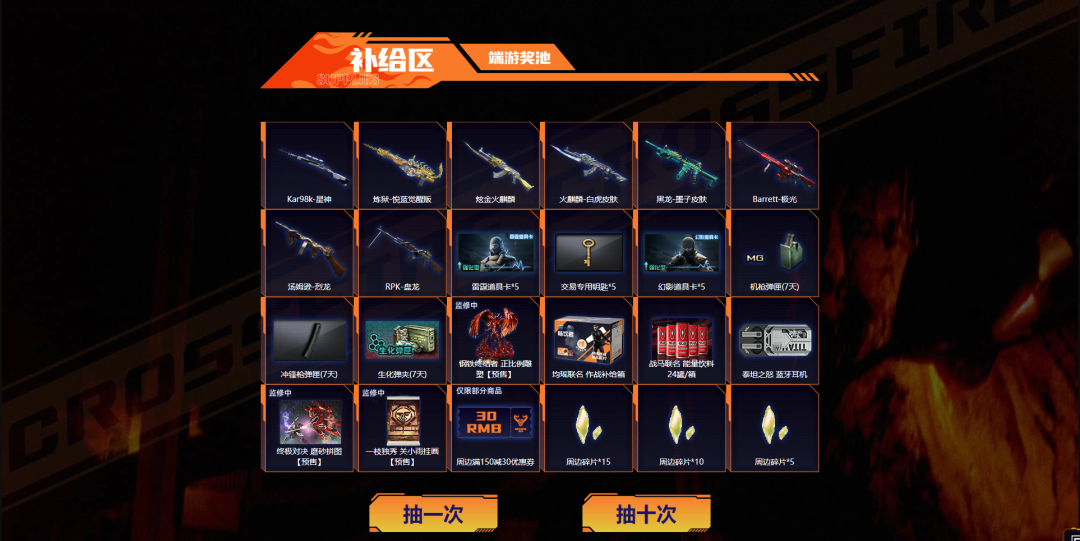Select the 30 RMB coupon tile
This screenshot has height=541, width=1080.
pos(493,428)
